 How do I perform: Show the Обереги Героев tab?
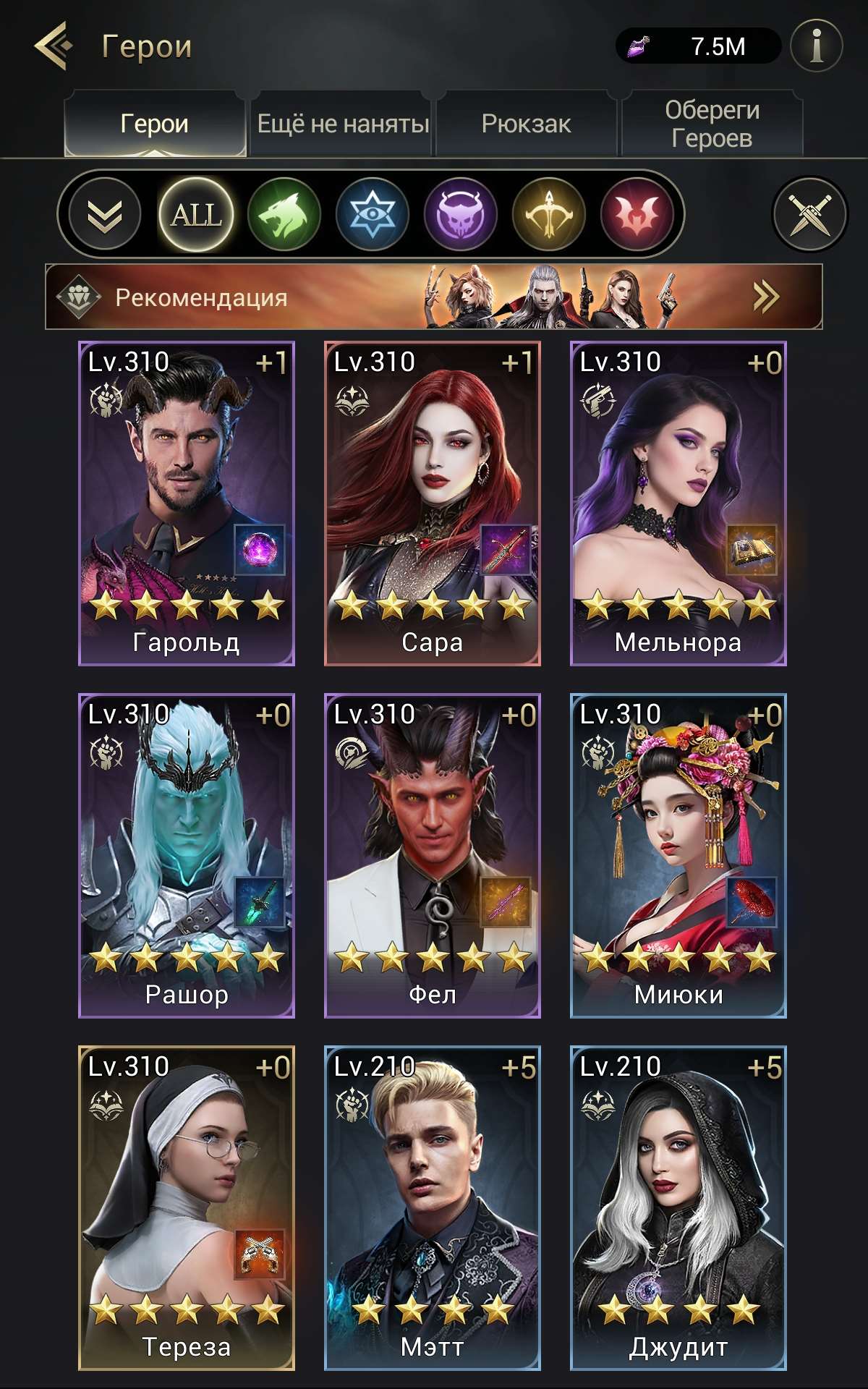[712, 124]
